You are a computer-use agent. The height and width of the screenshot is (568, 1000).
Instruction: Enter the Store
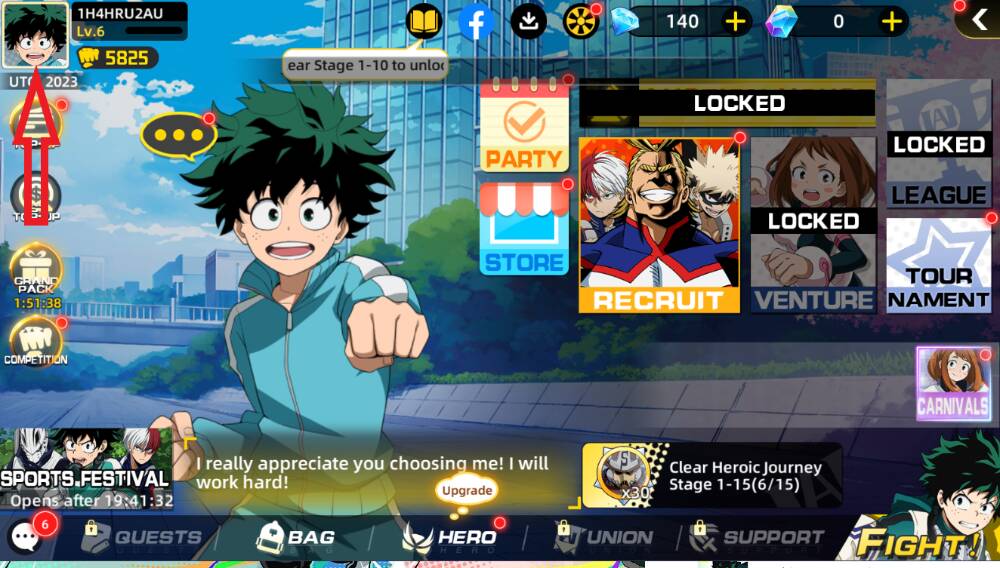[x=524, y=230]
